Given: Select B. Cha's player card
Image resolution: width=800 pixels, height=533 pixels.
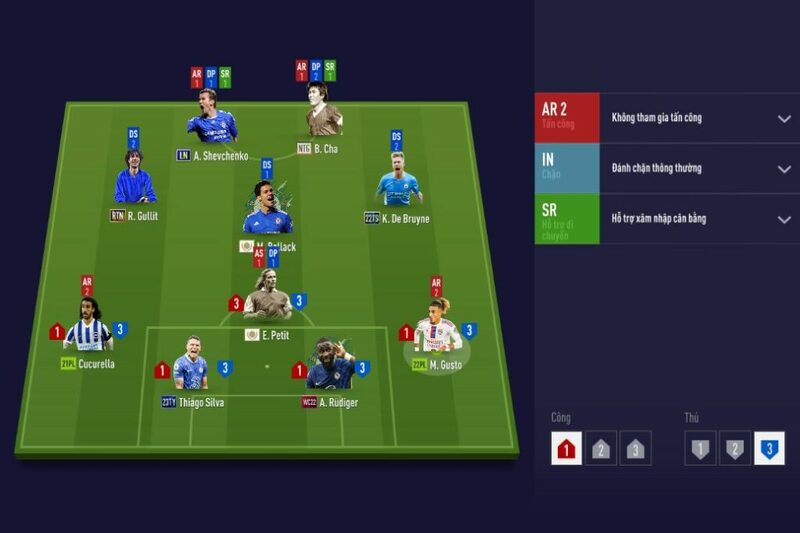Looking at the screenshot, I should click(x=323, y=112).
